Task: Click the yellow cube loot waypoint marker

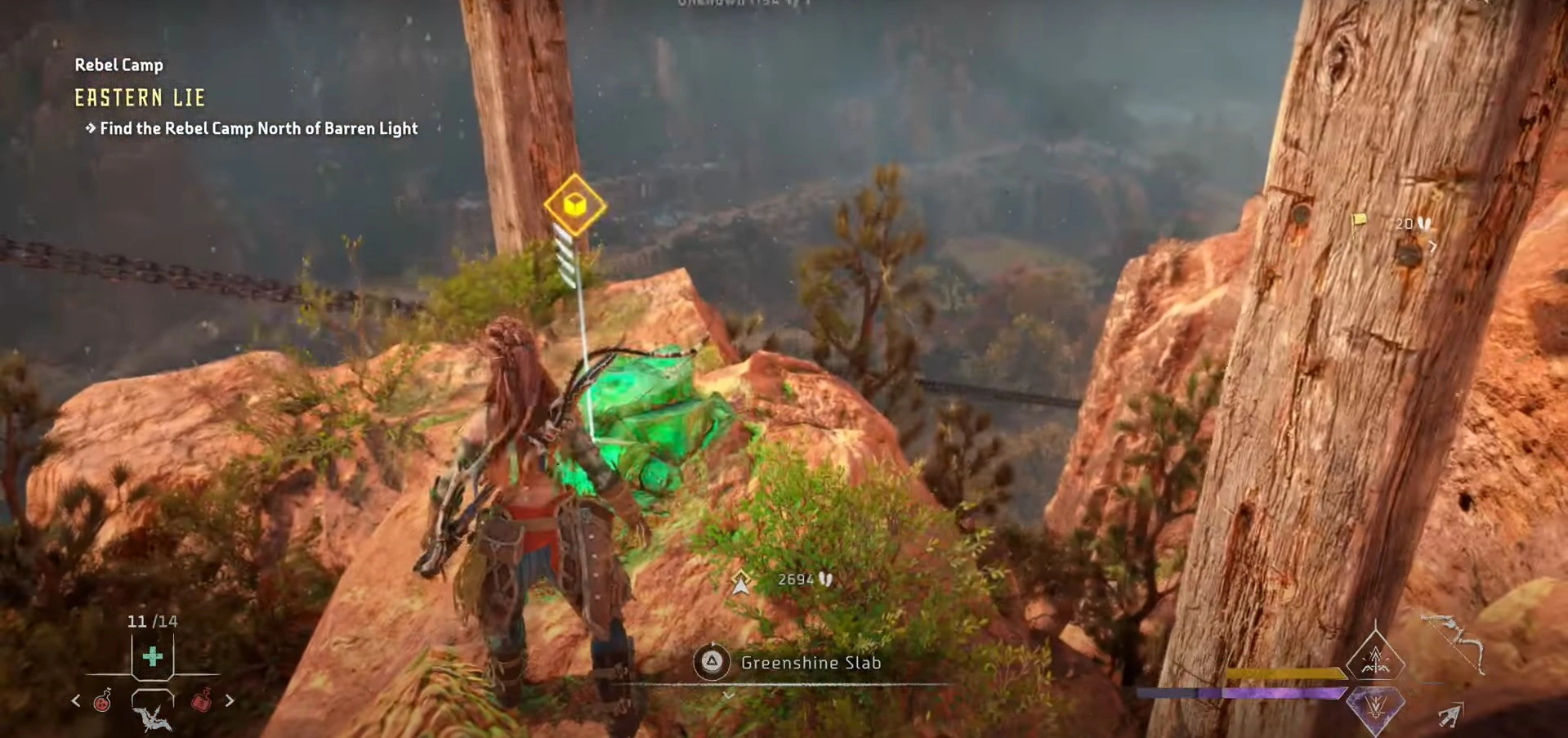Action: click(575, 204)
